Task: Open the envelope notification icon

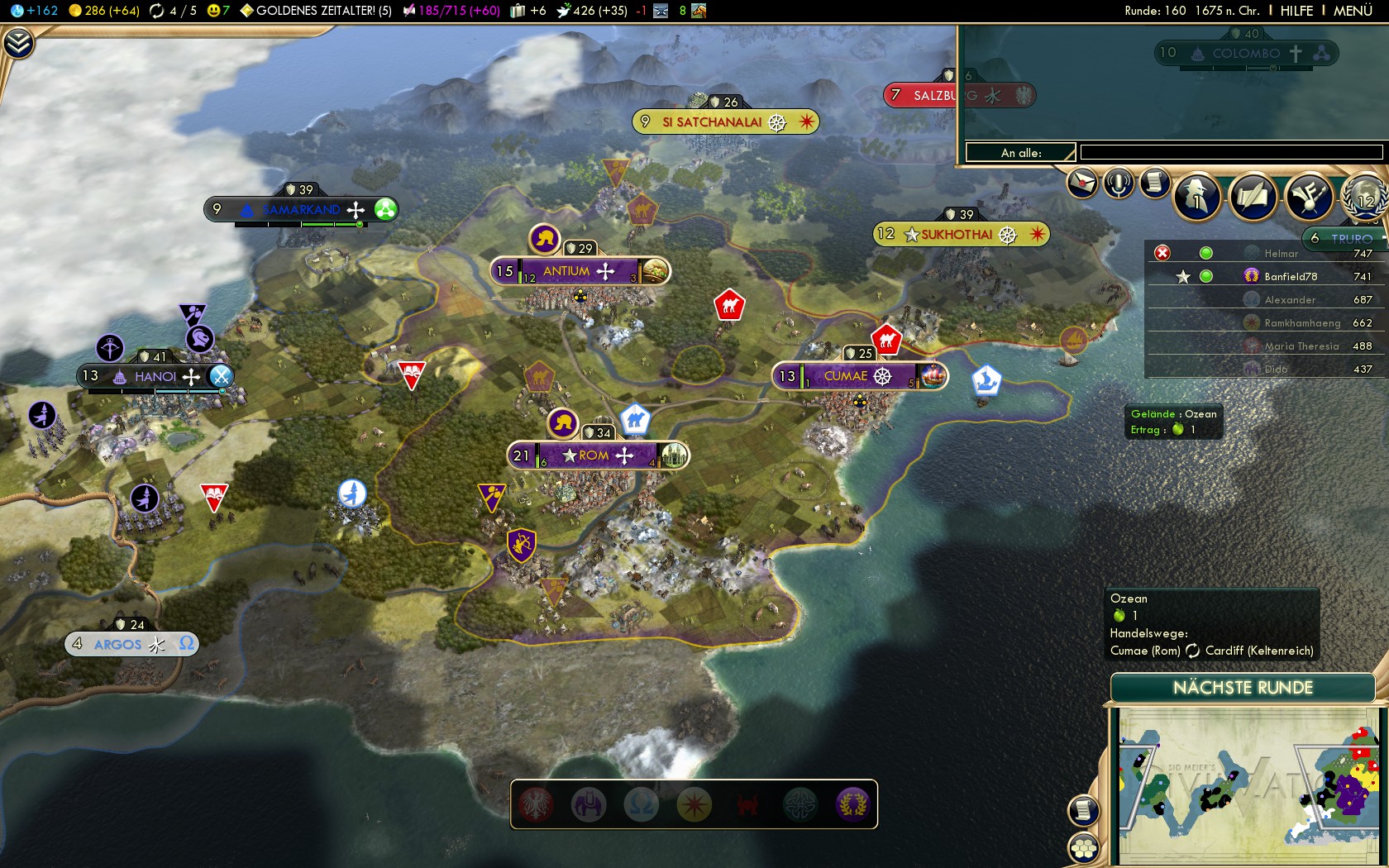Action: click(1082, 183)
